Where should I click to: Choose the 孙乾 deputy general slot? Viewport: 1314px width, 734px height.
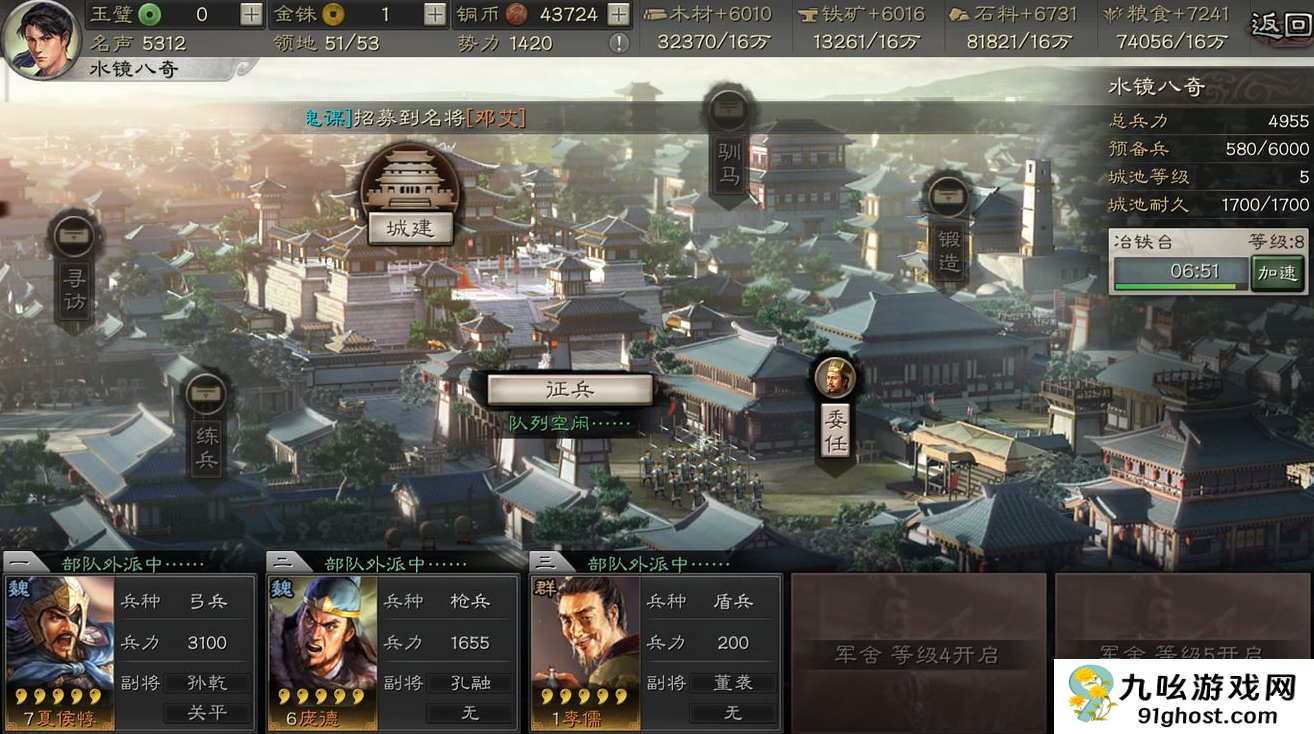207,683
